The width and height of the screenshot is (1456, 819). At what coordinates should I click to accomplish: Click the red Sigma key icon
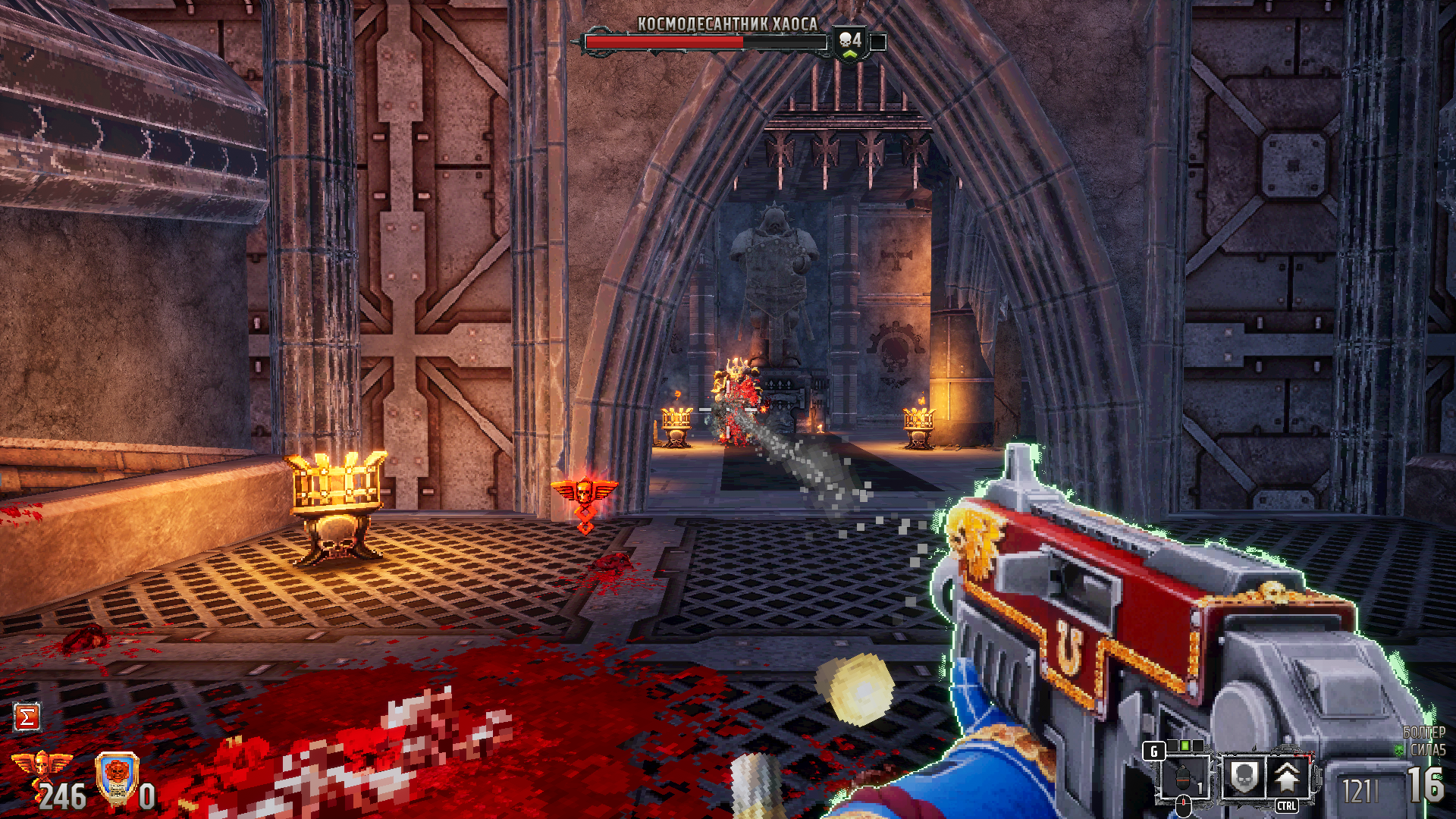[x=27, y=717]
